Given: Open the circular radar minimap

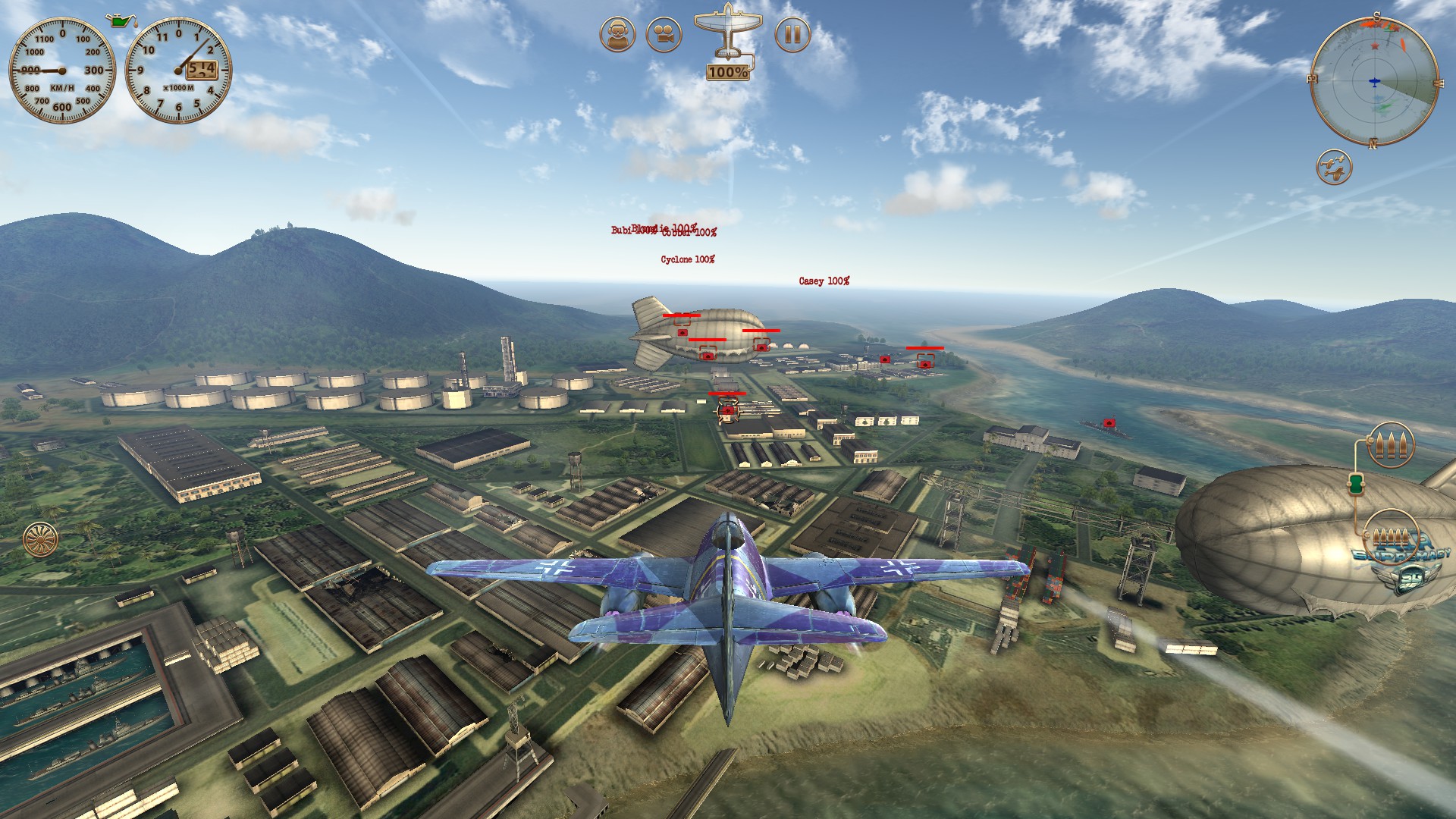Looking at the screenshot, I should pos(1373,80).
